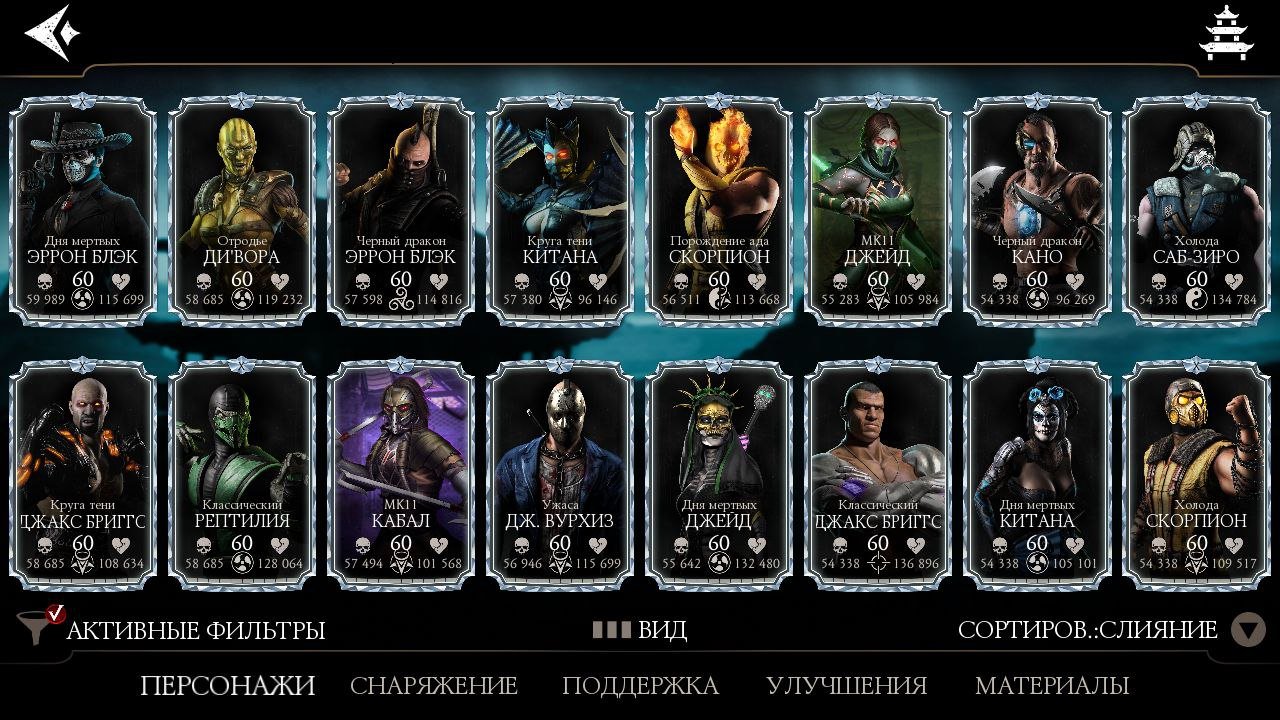Viewport: 1280px width, 720px height.
Task: Switch to the Поддержка tab
Action: tap(640, 686)
